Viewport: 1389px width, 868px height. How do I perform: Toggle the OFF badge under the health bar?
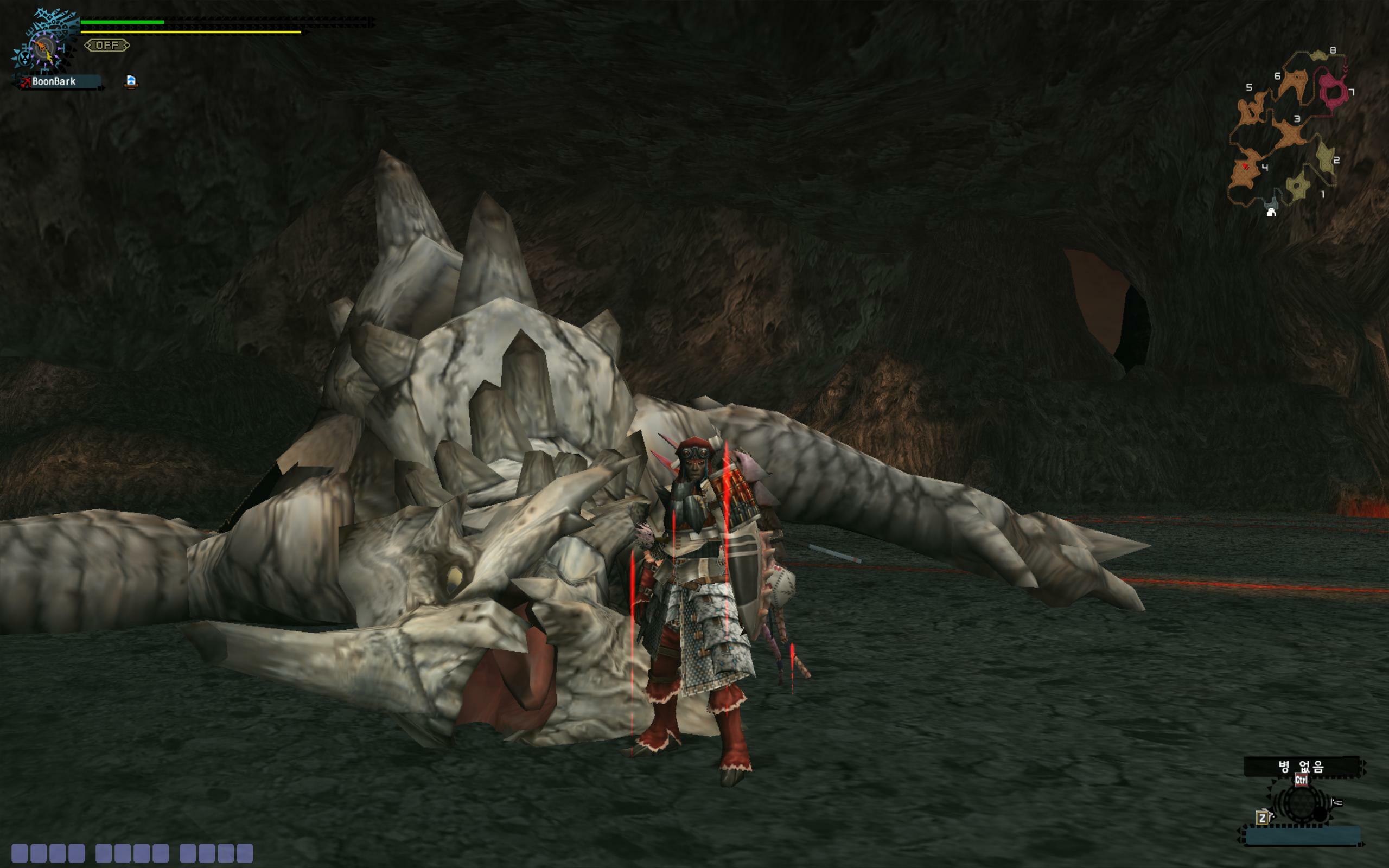click(x=107, y=45)
